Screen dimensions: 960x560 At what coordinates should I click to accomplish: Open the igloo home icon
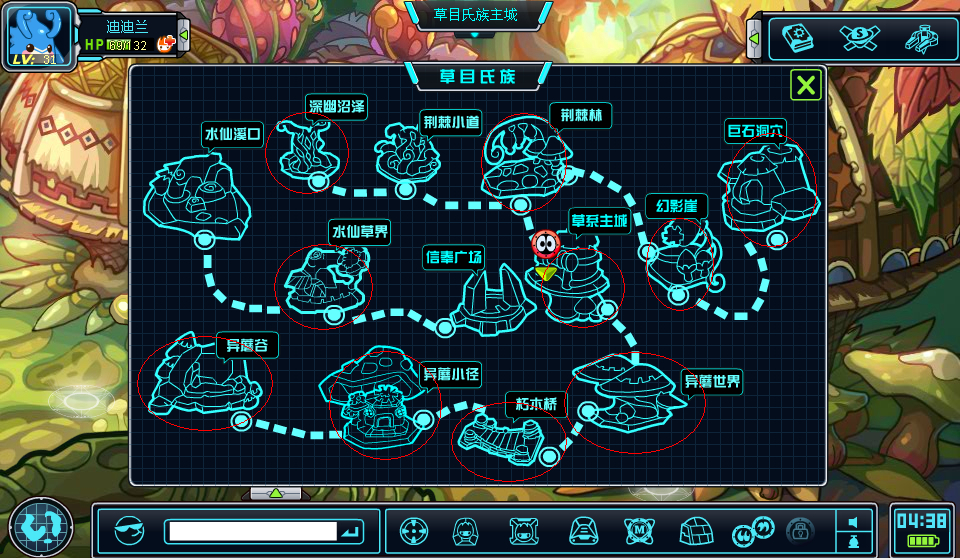click(694, 530)
